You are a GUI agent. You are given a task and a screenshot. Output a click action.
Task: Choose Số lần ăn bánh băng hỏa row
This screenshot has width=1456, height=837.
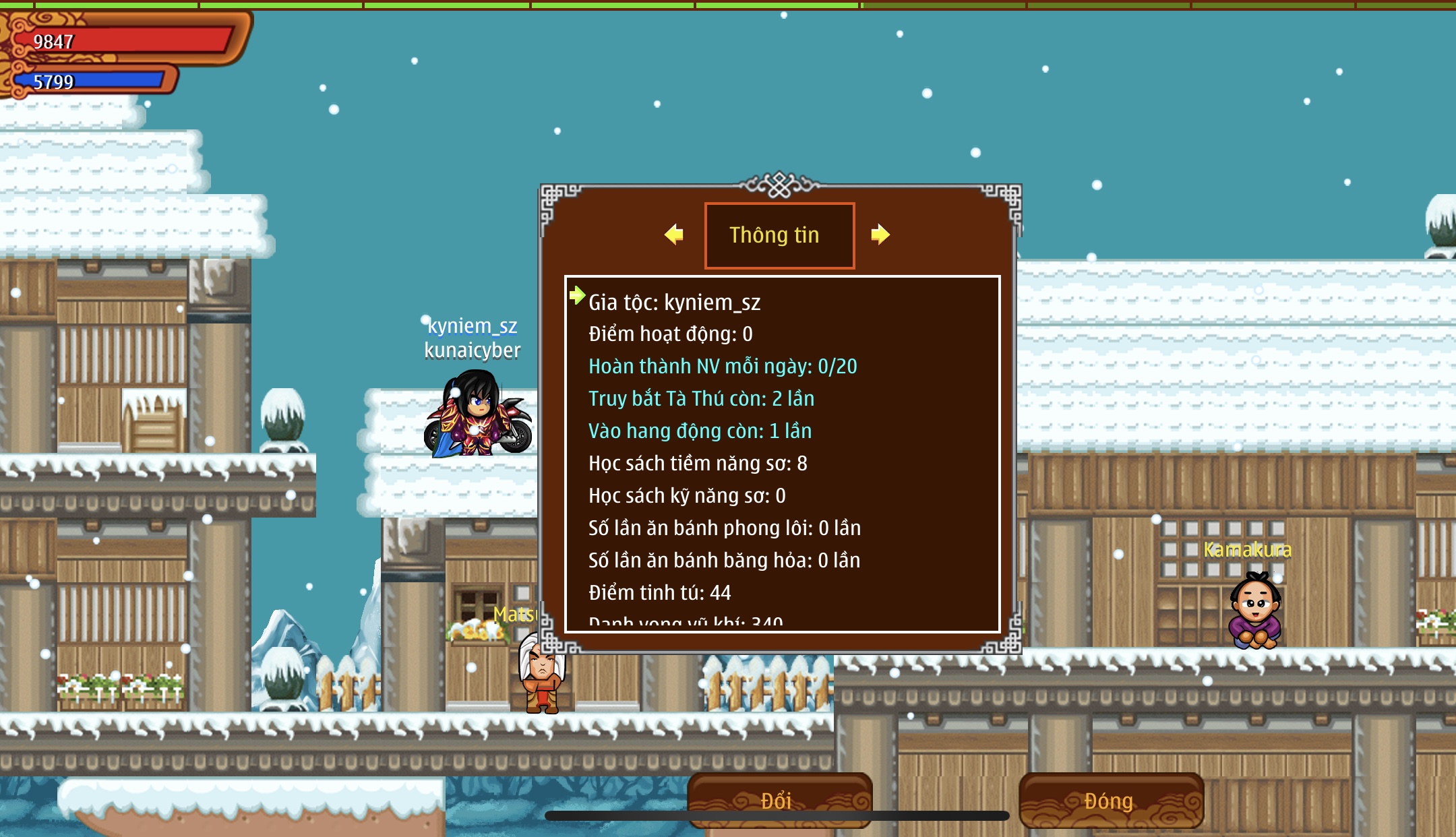(724, 561)
